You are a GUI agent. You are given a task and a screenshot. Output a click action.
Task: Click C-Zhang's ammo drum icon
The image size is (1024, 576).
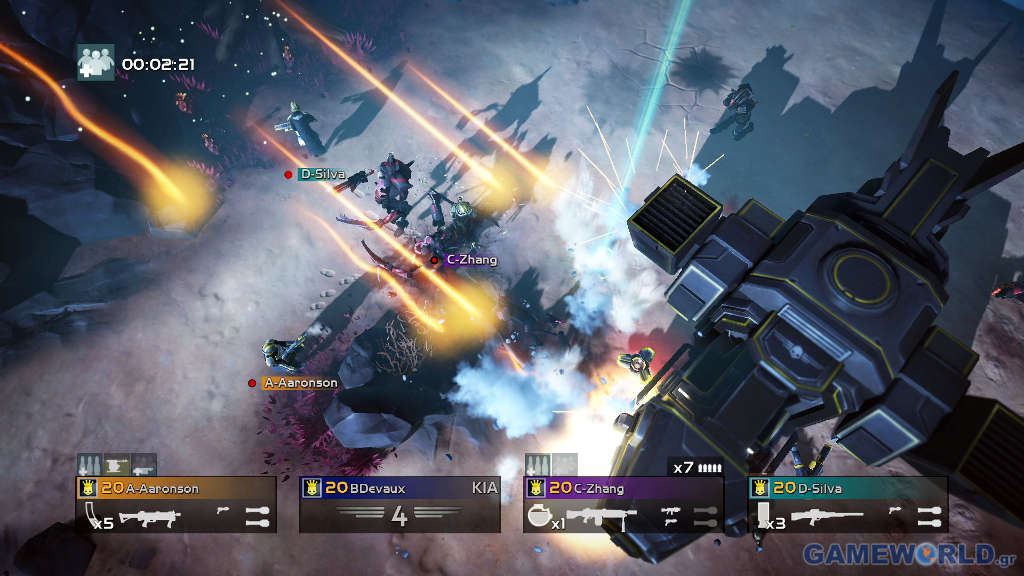[542, 517]
